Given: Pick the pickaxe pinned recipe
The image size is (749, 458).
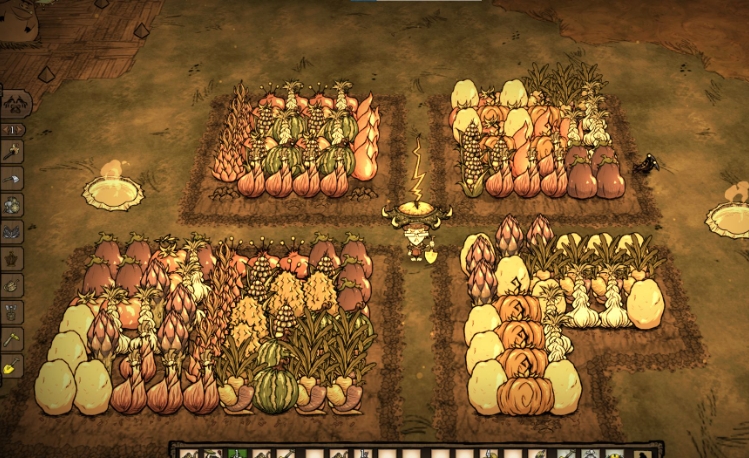Looking at the screenshot, I should pos(13,340).
